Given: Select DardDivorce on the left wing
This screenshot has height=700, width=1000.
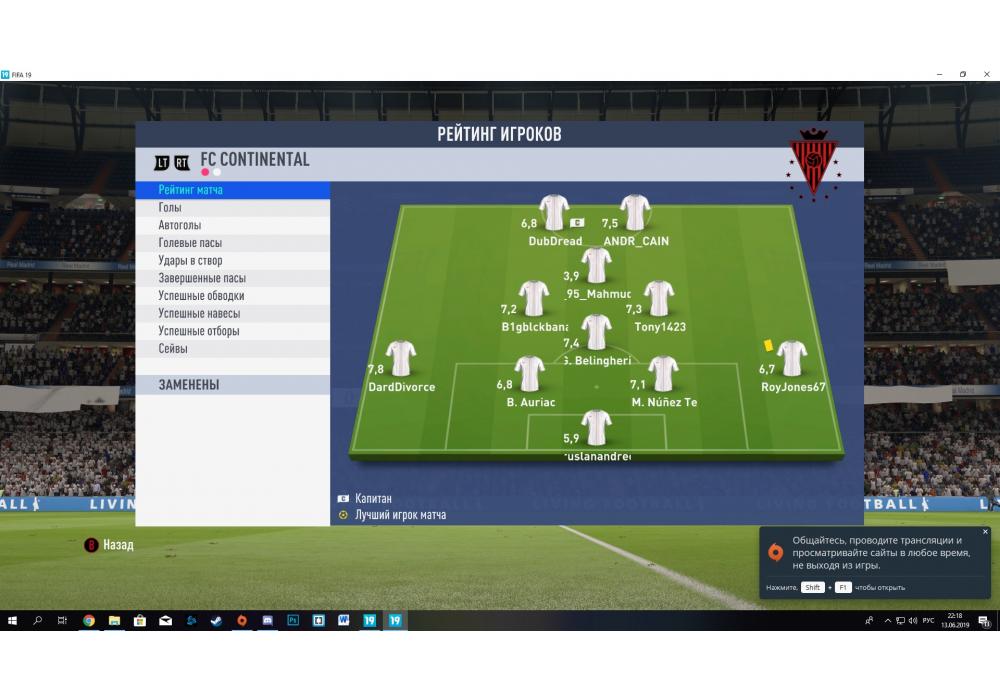Looking at the screenshot, I should [401, 359].
